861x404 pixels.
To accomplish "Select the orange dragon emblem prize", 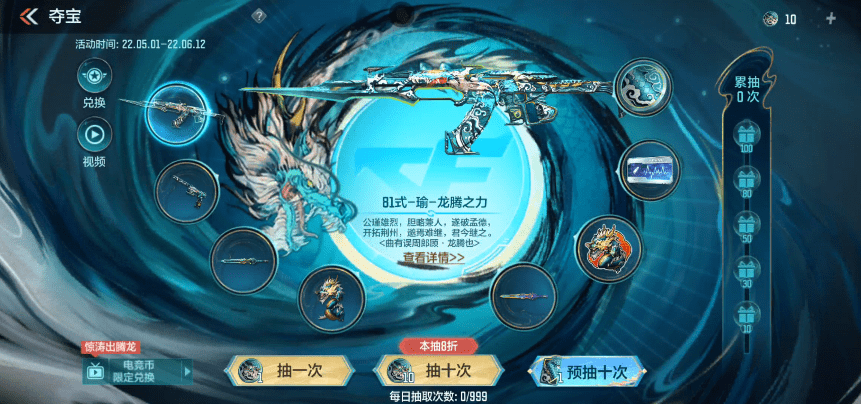I will coord(609,246).
